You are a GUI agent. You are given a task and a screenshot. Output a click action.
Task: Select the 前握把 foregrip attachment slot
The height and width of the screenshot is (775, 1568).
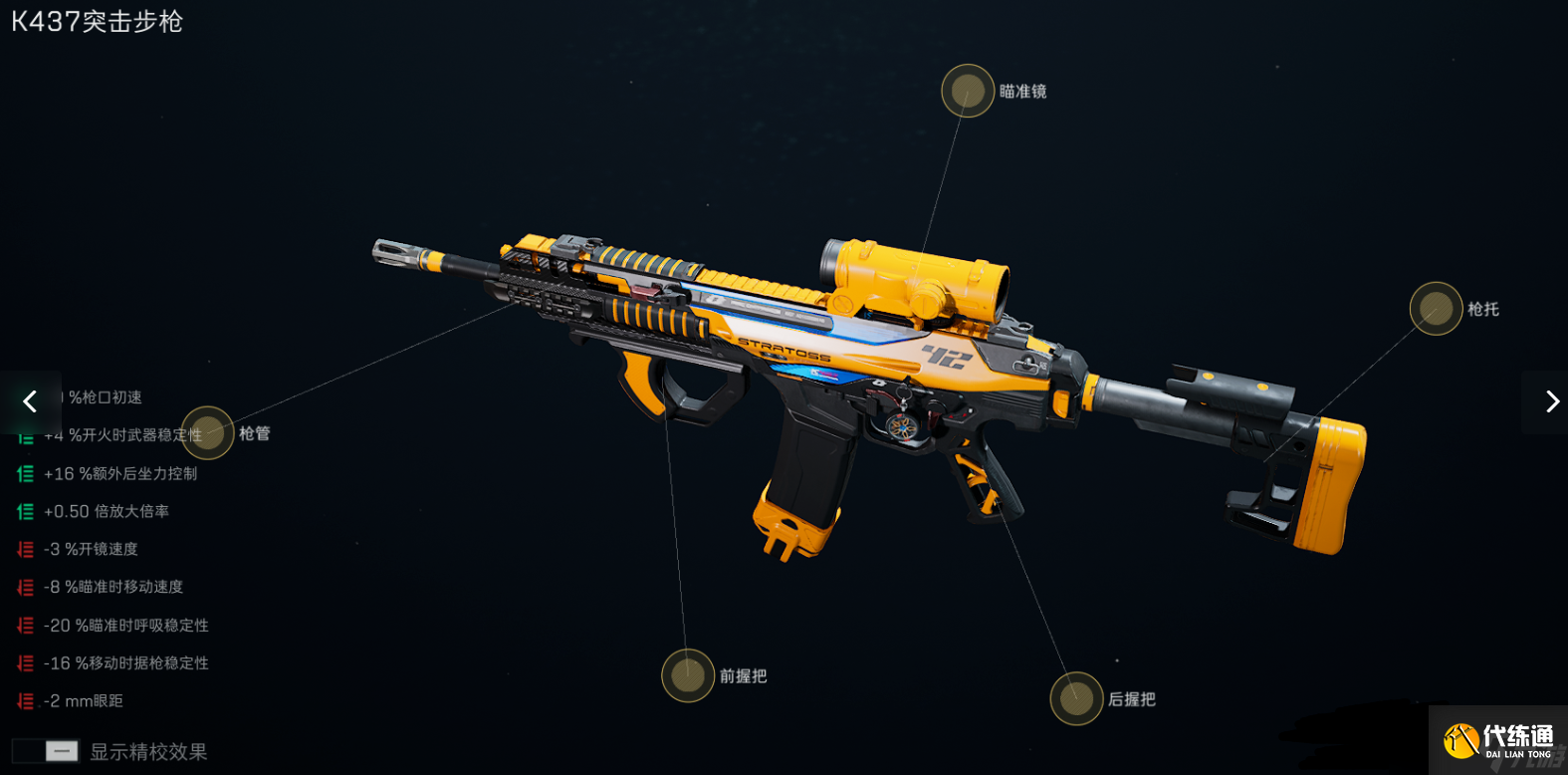click(x=688, y=675)
